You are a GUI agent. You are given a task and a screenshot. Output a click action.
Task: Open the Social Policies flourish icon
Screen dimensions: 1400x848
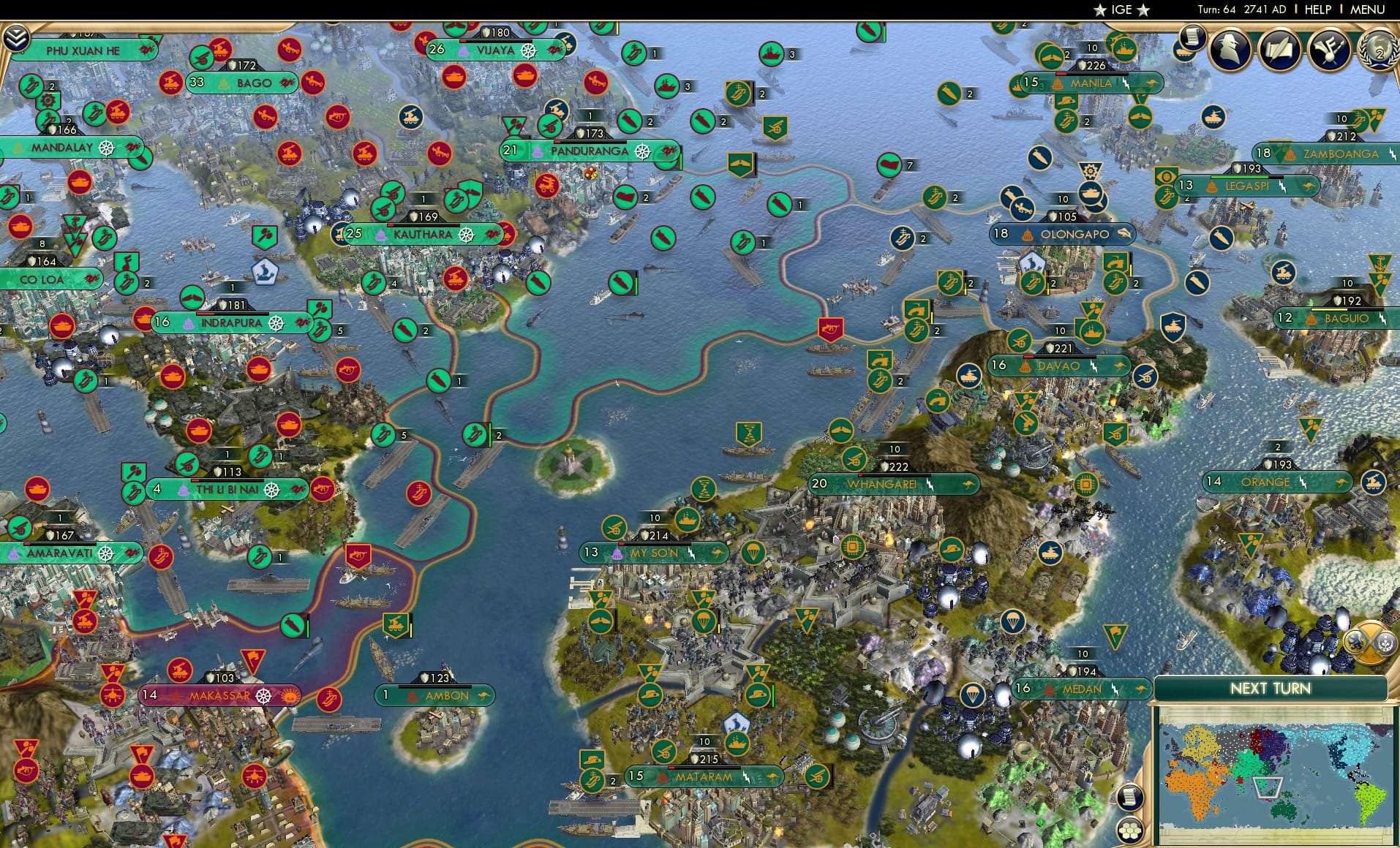(1328, 50)
